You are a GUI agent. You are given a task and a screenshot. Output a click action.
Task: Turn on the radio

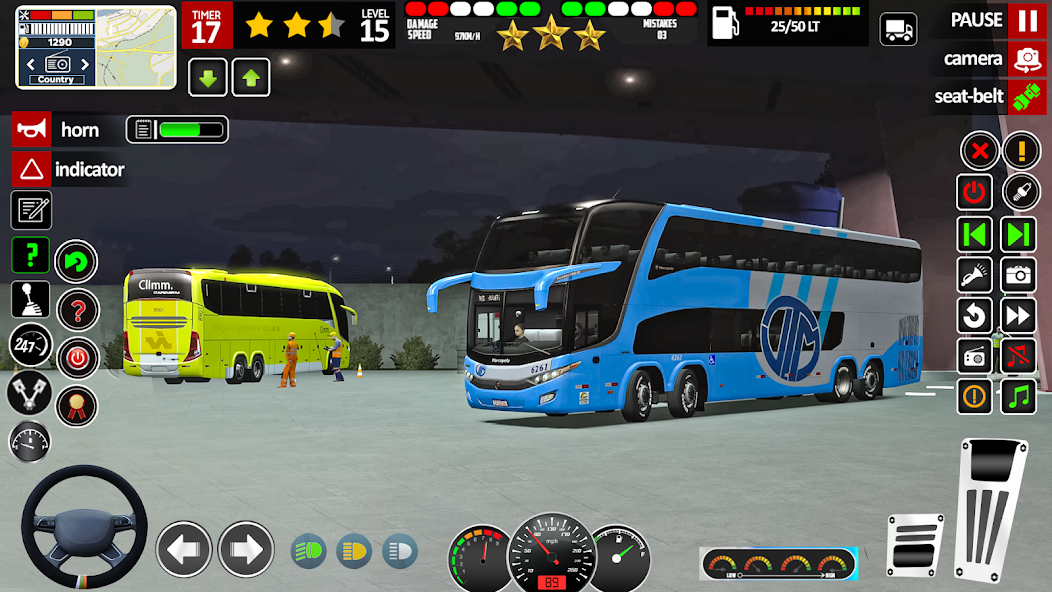(x=975, y=355)
